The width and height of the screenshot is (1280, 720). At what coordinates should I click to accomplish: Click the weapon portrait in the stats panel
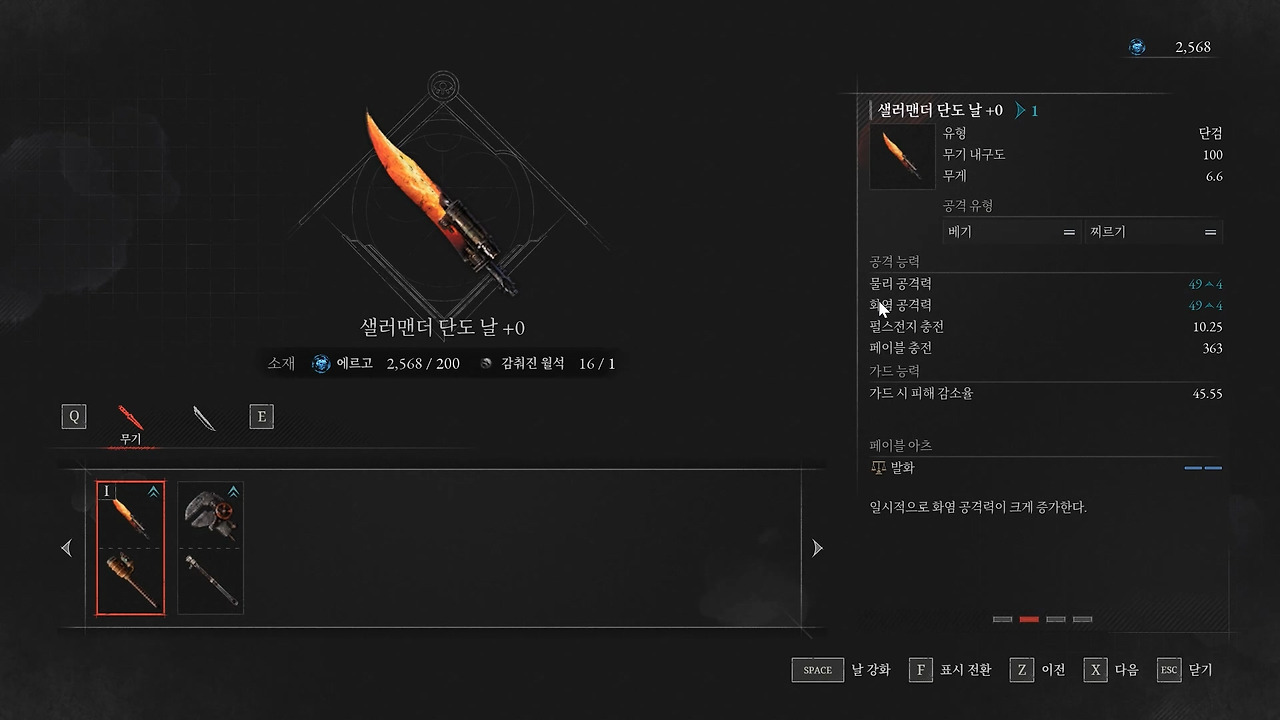click(x=901, y=157)
